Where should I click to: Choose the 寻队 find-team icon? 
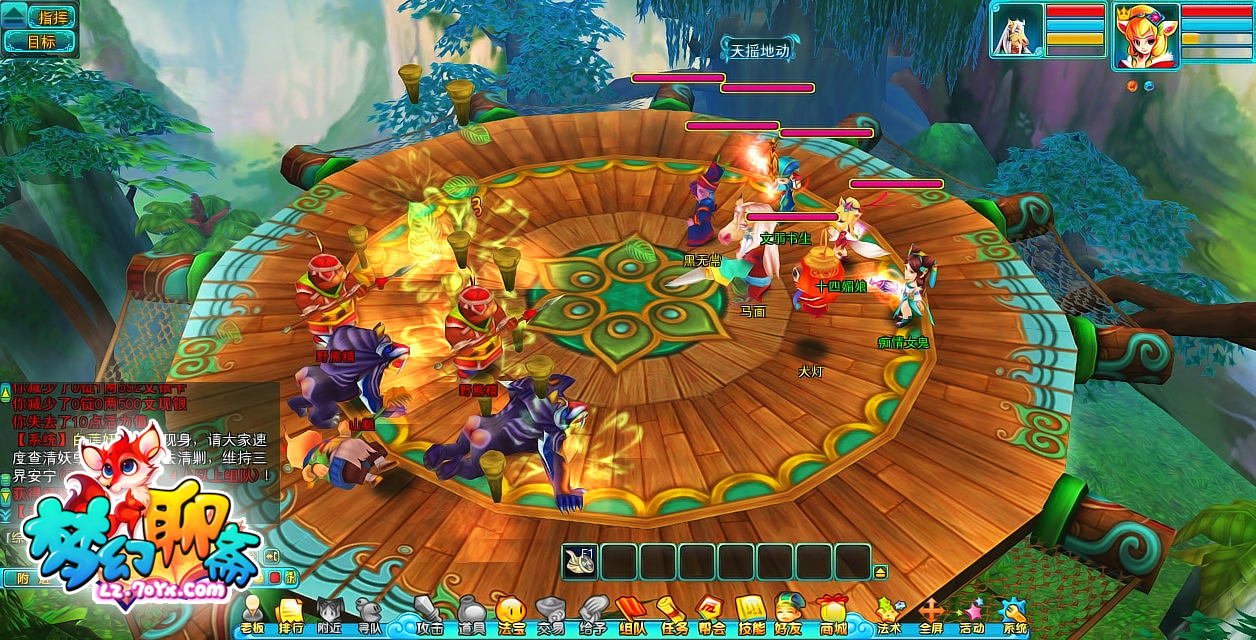pyautogui.click(x=369, y=612)
